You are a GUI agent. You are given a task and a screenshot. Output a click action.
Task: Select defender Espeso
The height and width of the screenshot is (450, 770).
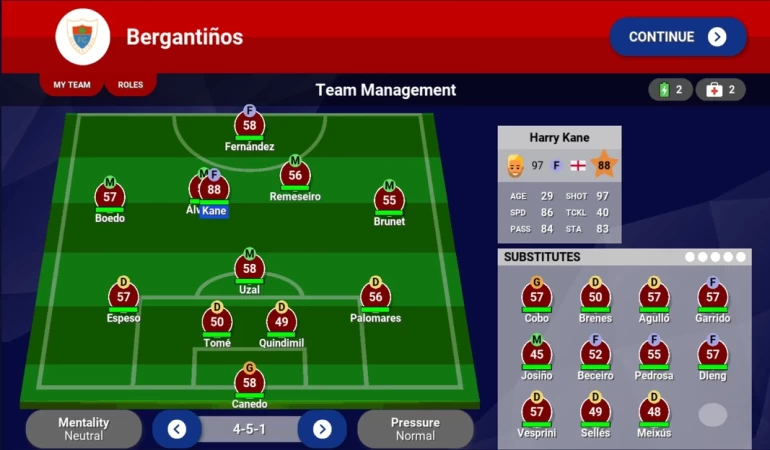pyautogui.click(x=124, y=297)
